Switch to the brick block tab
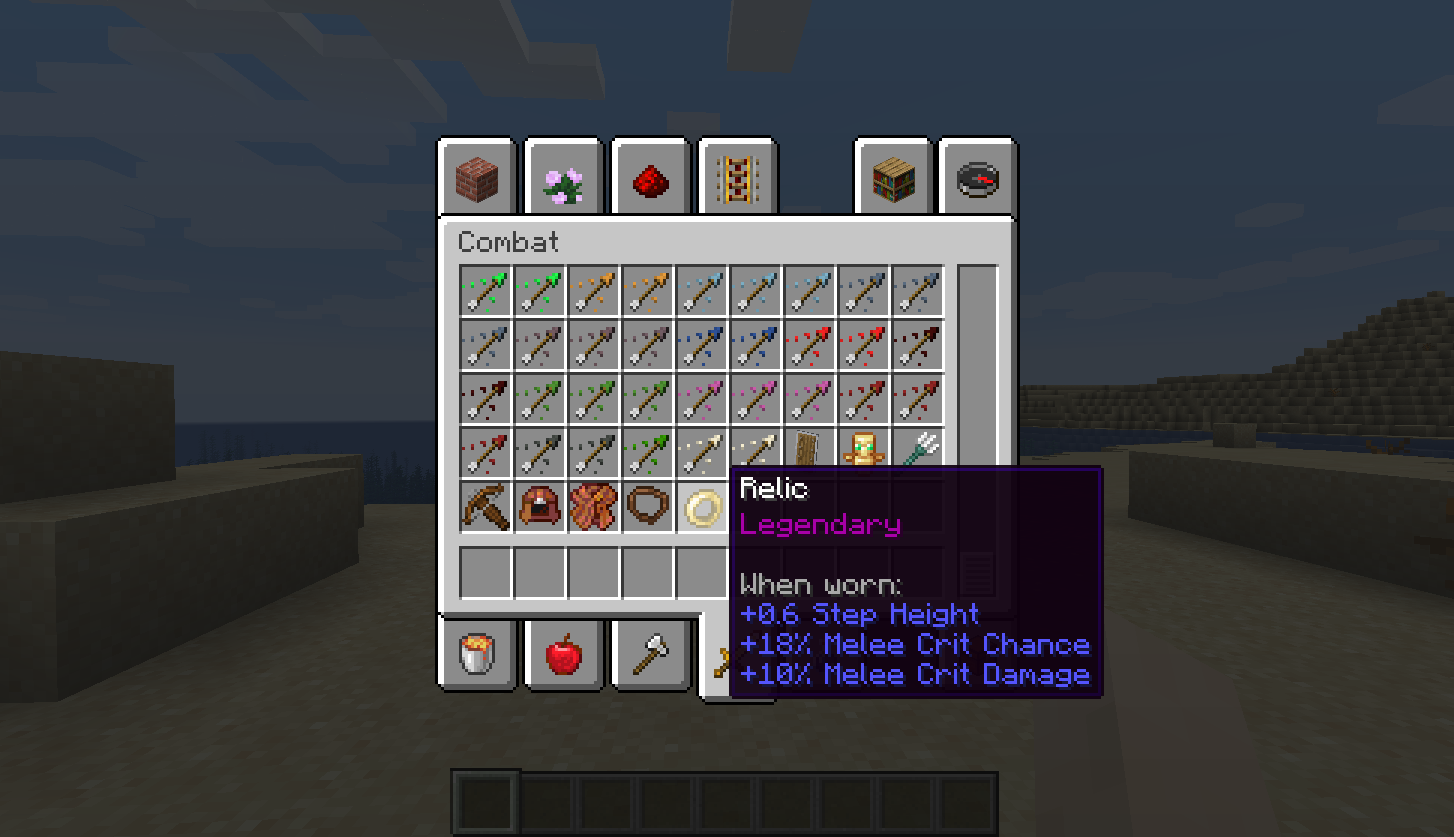This screenshot has width=1454, height=837. pyautogui.click(x=476, y=179)
